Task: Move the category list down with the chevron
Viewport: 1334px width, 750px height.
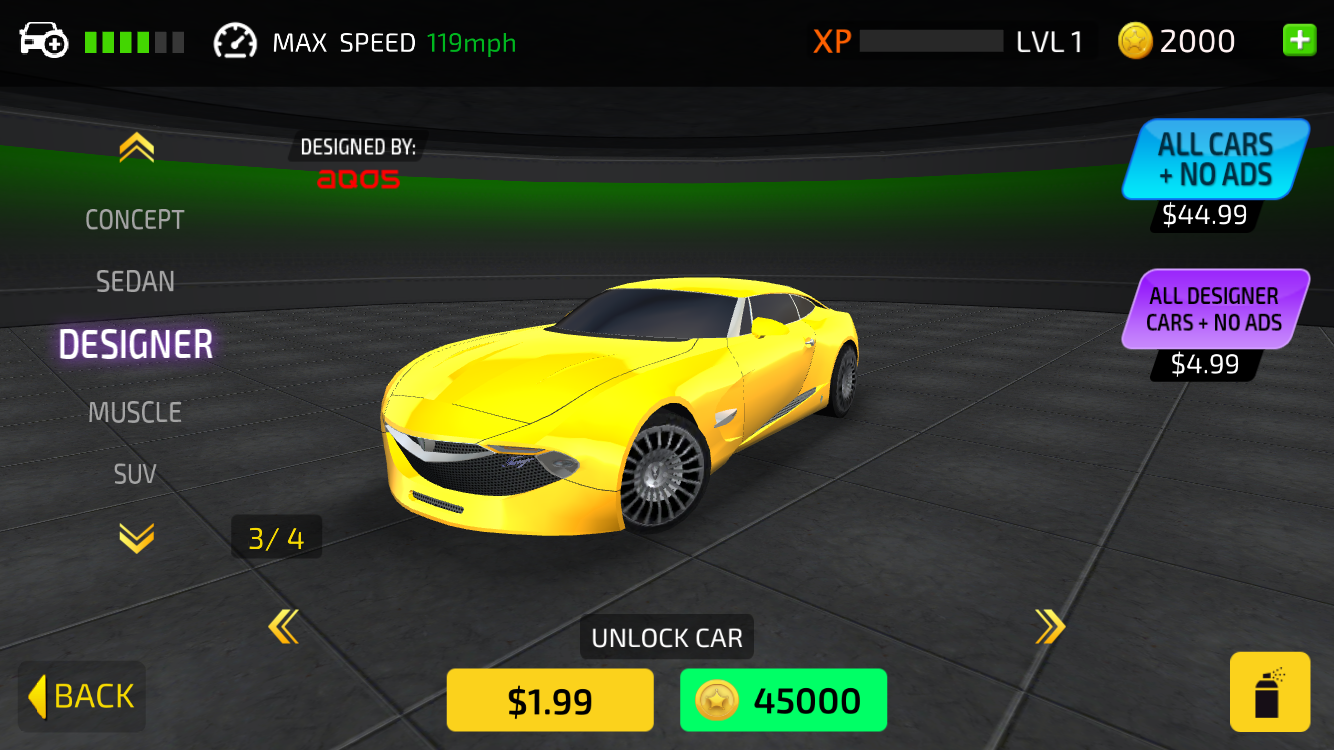Action: [x=136, y=538]
